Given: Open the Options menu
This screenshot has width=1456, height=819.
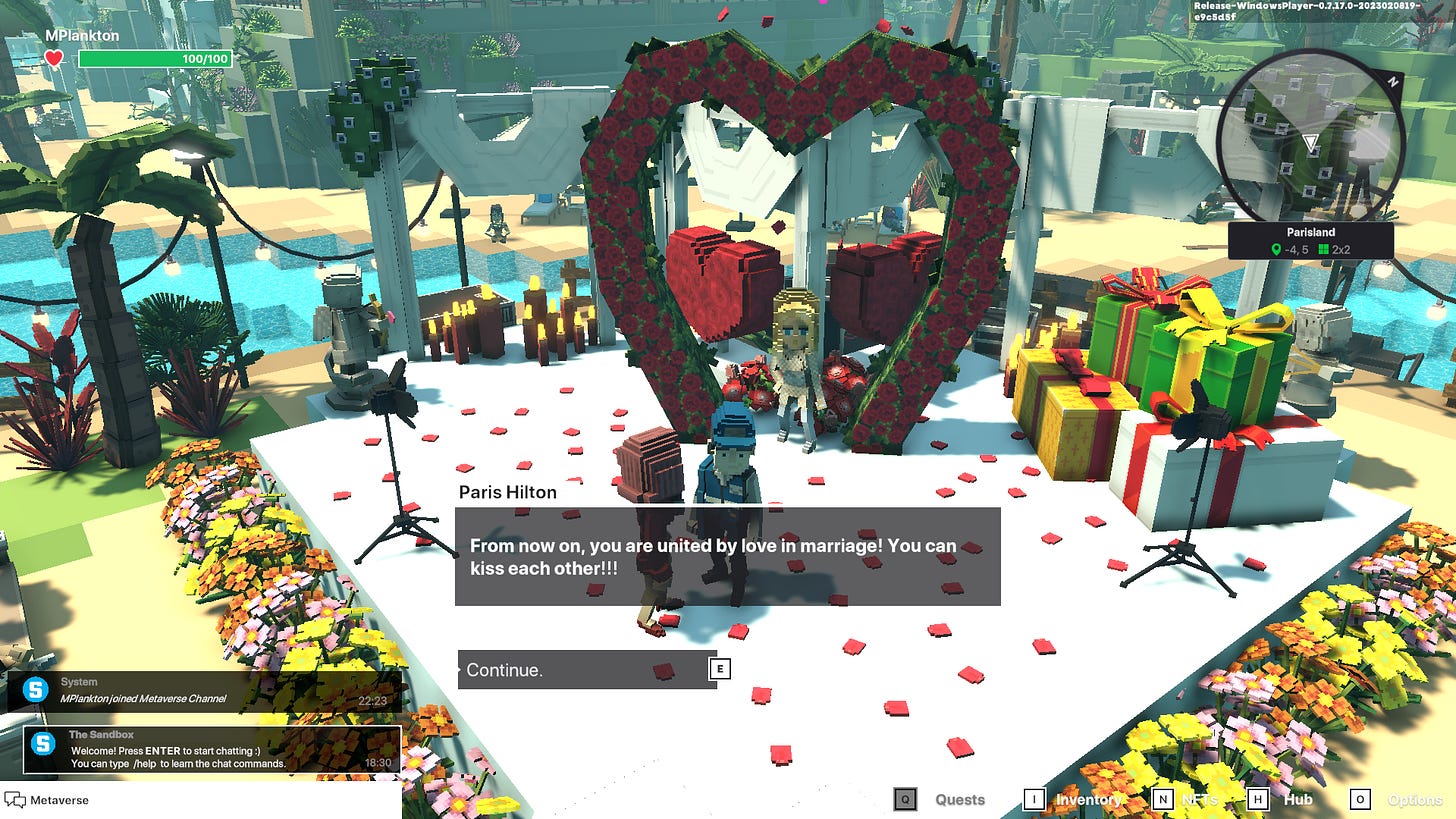Looking at the screenshot, I should click(x=1415, y=799).
